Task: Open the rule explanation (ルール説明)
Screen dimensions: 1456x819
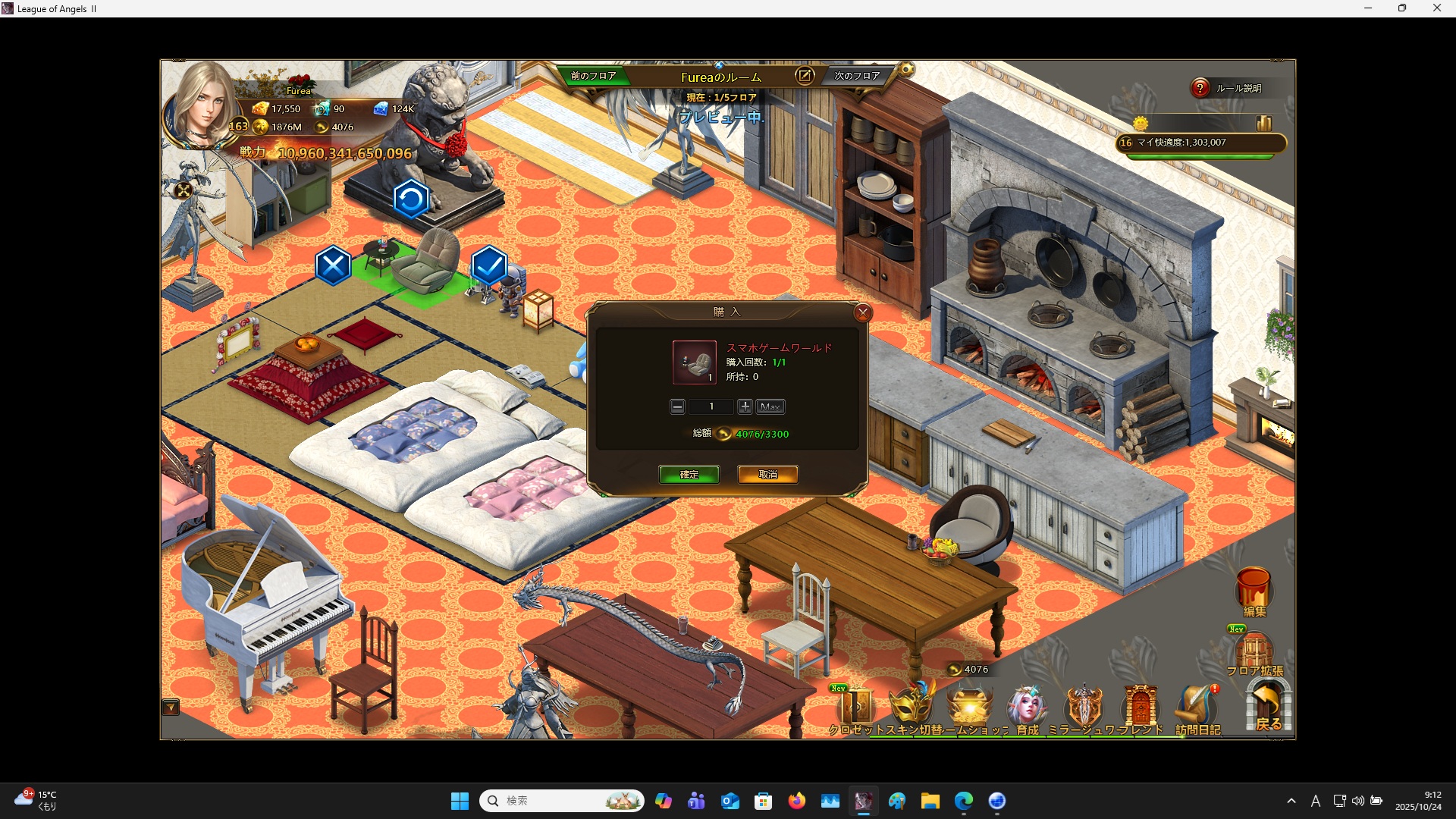Action: [1228, 89]
